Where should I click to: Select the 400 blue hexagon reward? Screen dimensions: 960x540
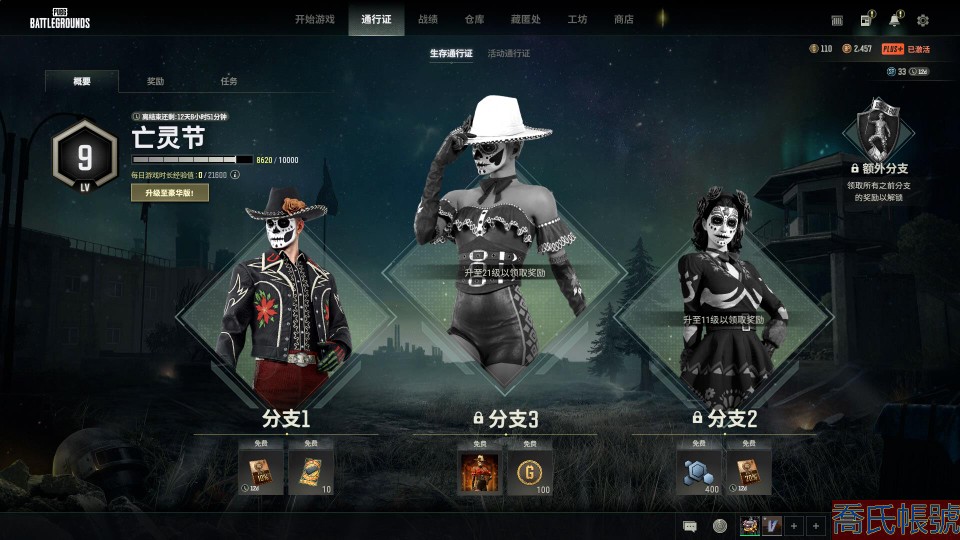699,470
